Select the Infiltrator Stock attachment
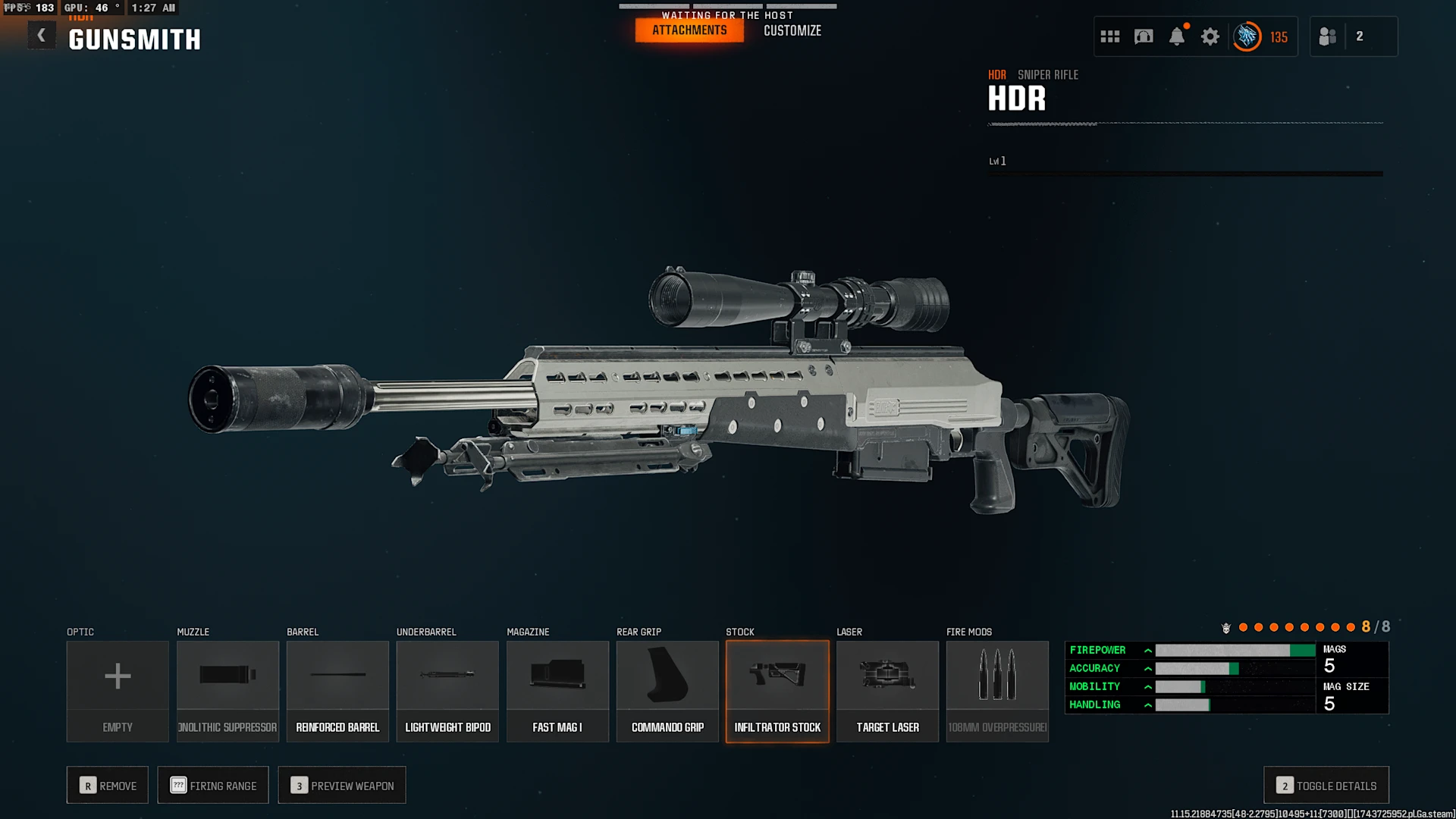Image resolution: width=1456 pixels, height=819 pixels. coord(777,690)
